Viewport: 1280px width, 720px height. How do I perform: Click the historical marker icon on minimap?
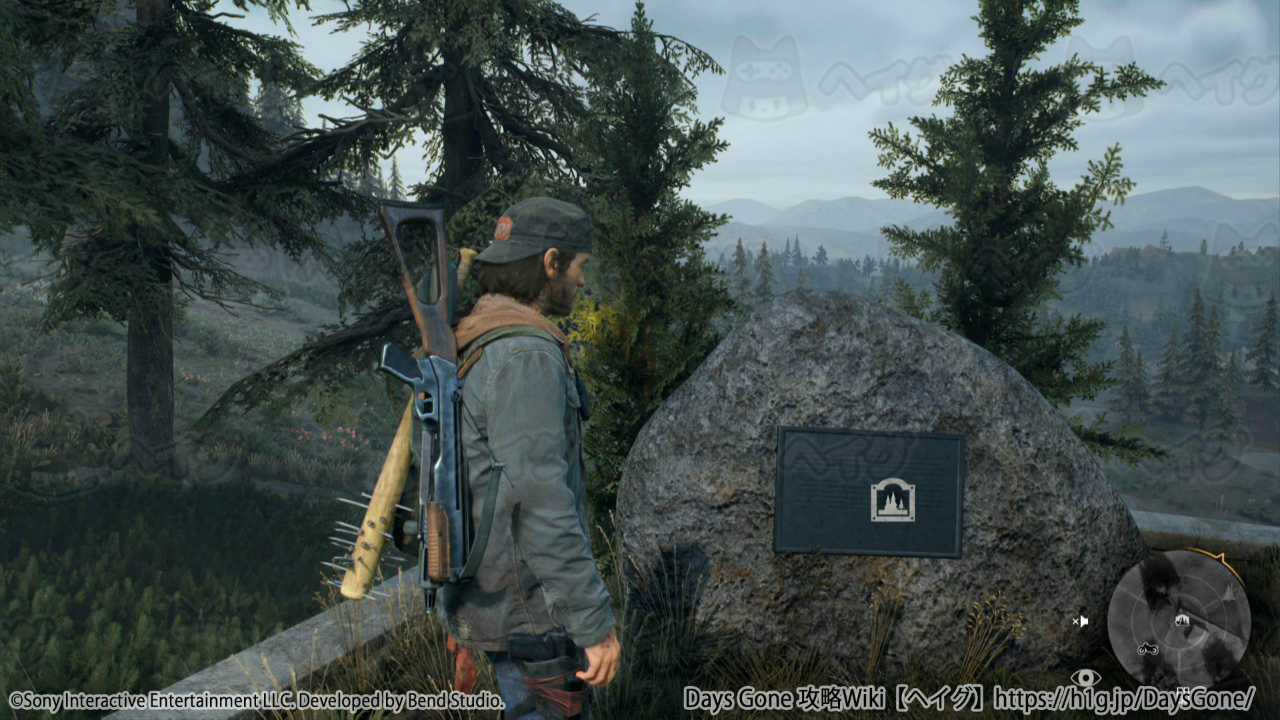(x=1181, y=621)
